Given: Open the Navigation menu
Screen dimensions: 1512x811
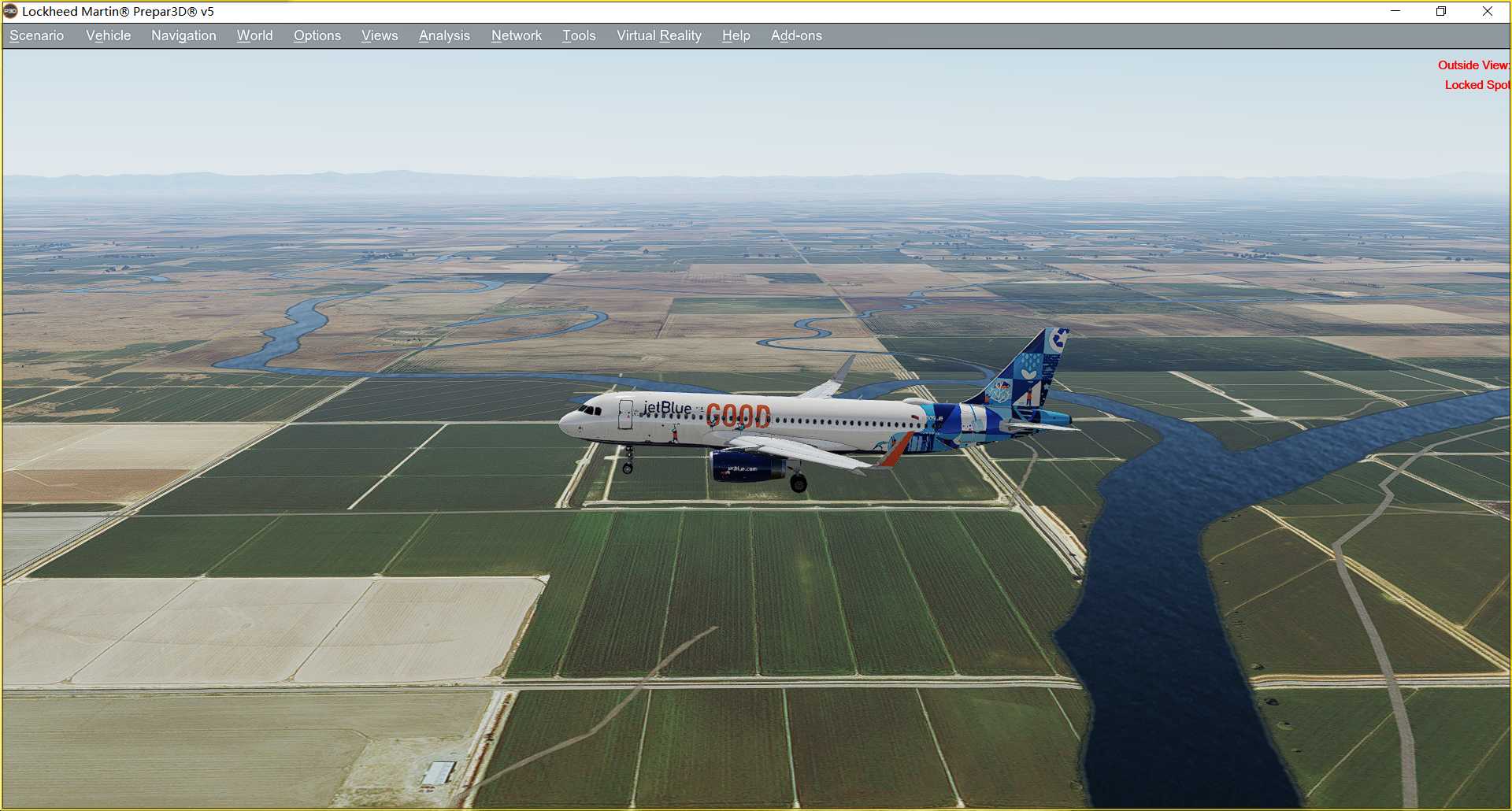Looking at the screenshot, I should [183, 35].
